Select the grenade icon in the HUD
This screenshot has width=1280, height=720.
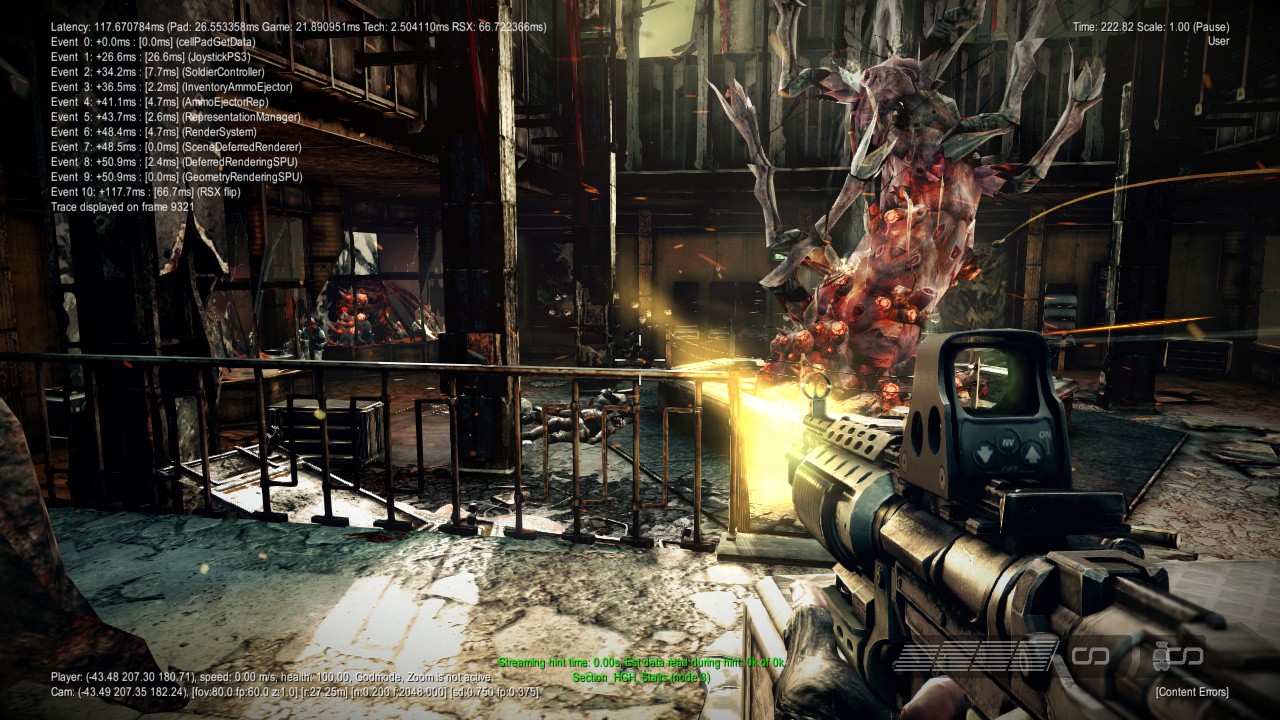pos(1163,656)
